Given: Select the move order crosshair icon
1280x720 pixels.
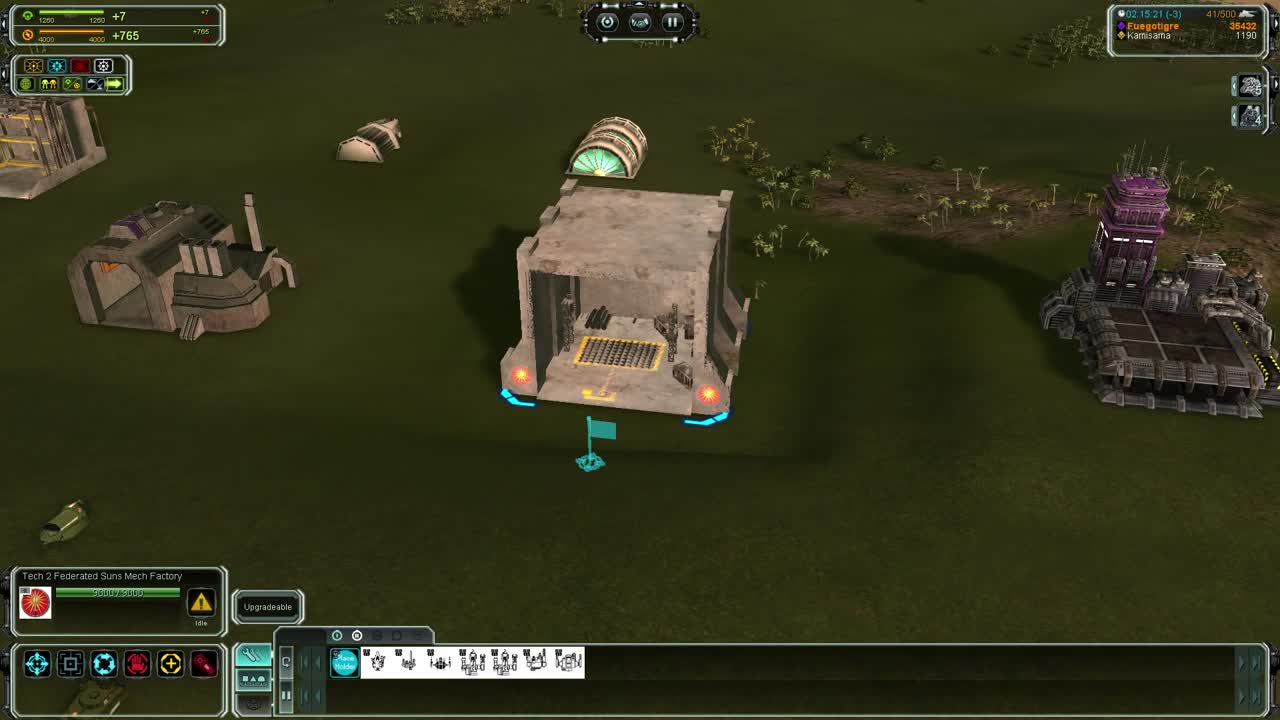Looking at the screenshot, I should 37,662.
